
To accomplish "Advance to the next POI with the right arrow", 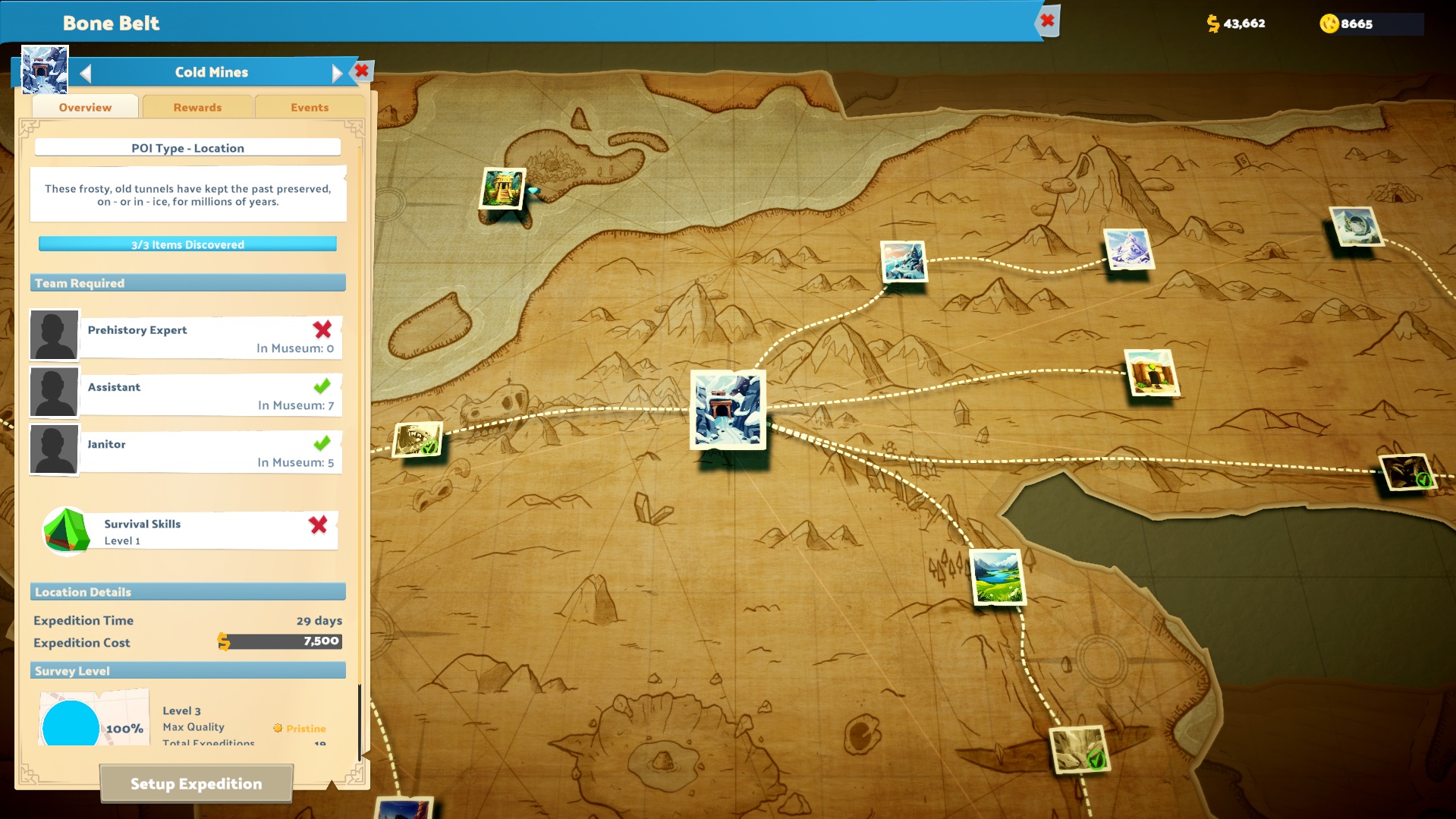I will tap(337, 71).
